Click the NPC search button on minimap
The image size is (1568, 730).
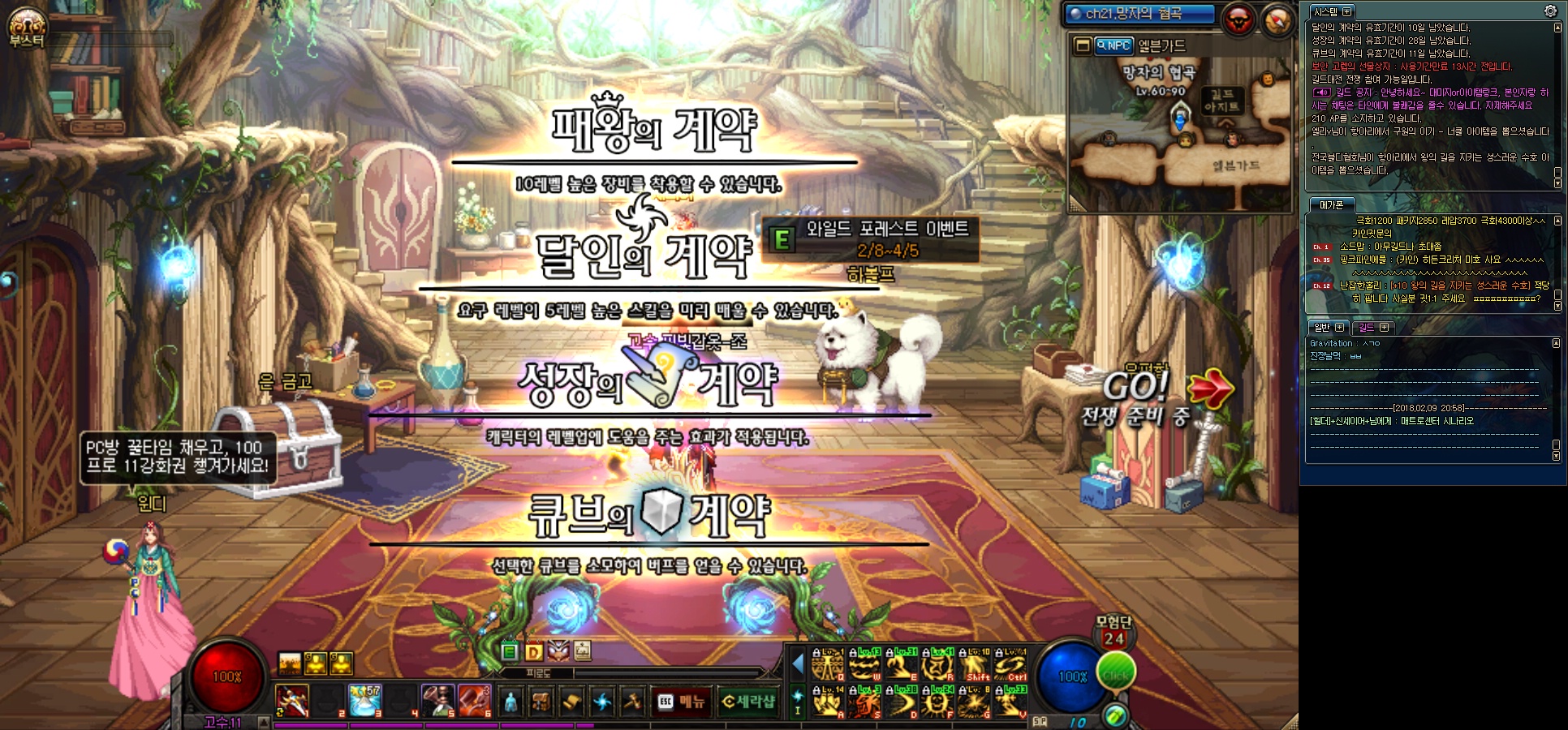tap(1113, 46)
